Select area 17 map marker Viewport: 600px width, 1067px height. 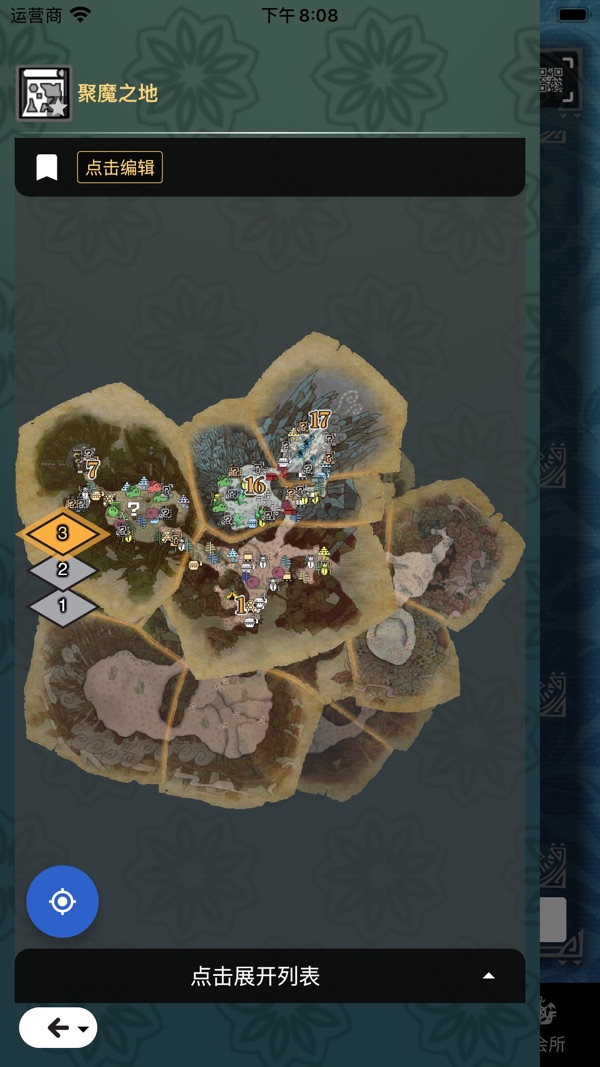click(x=319, y=420)
